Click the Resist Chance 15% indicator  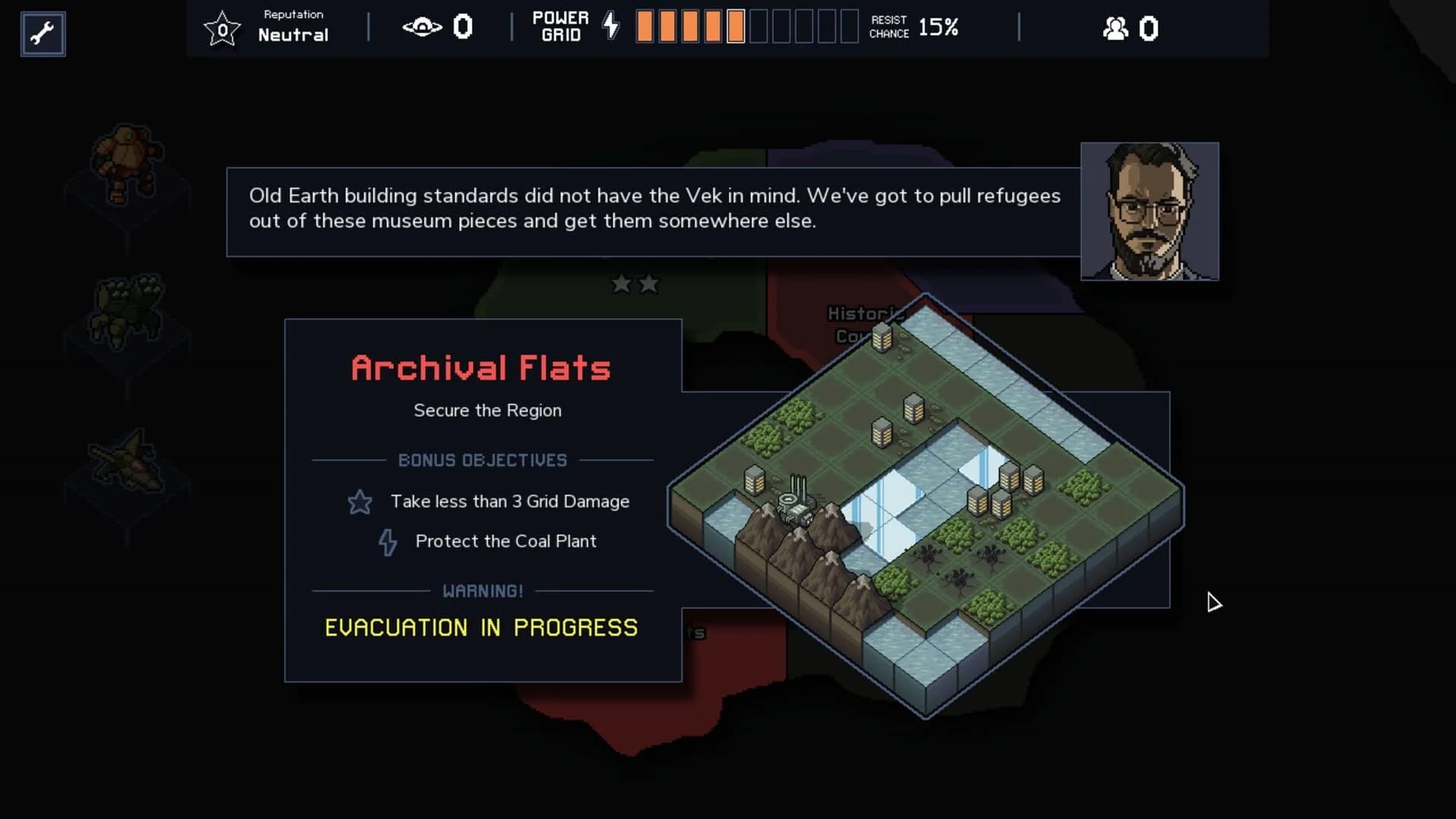click(x=915, y=29)
